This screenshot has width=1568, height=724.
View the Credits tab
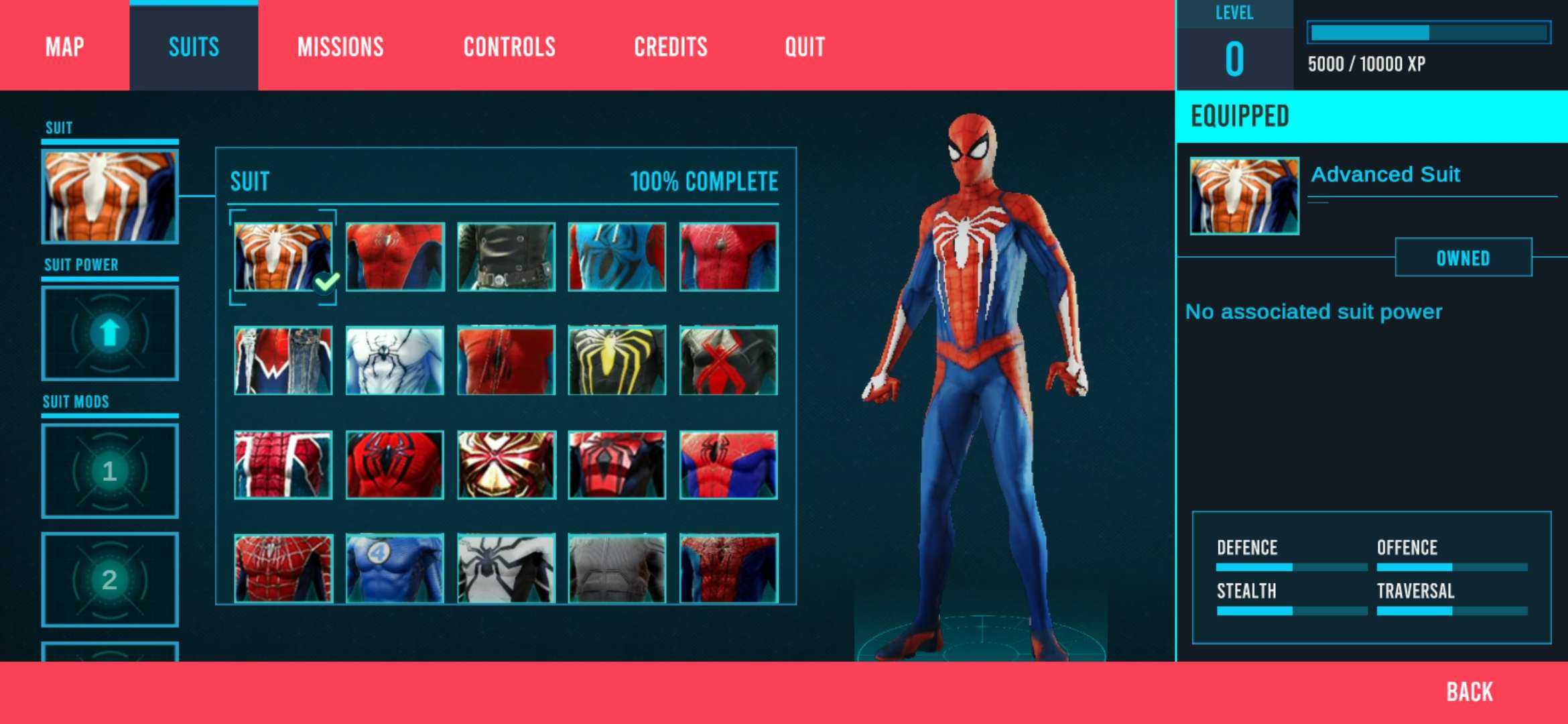671,47
